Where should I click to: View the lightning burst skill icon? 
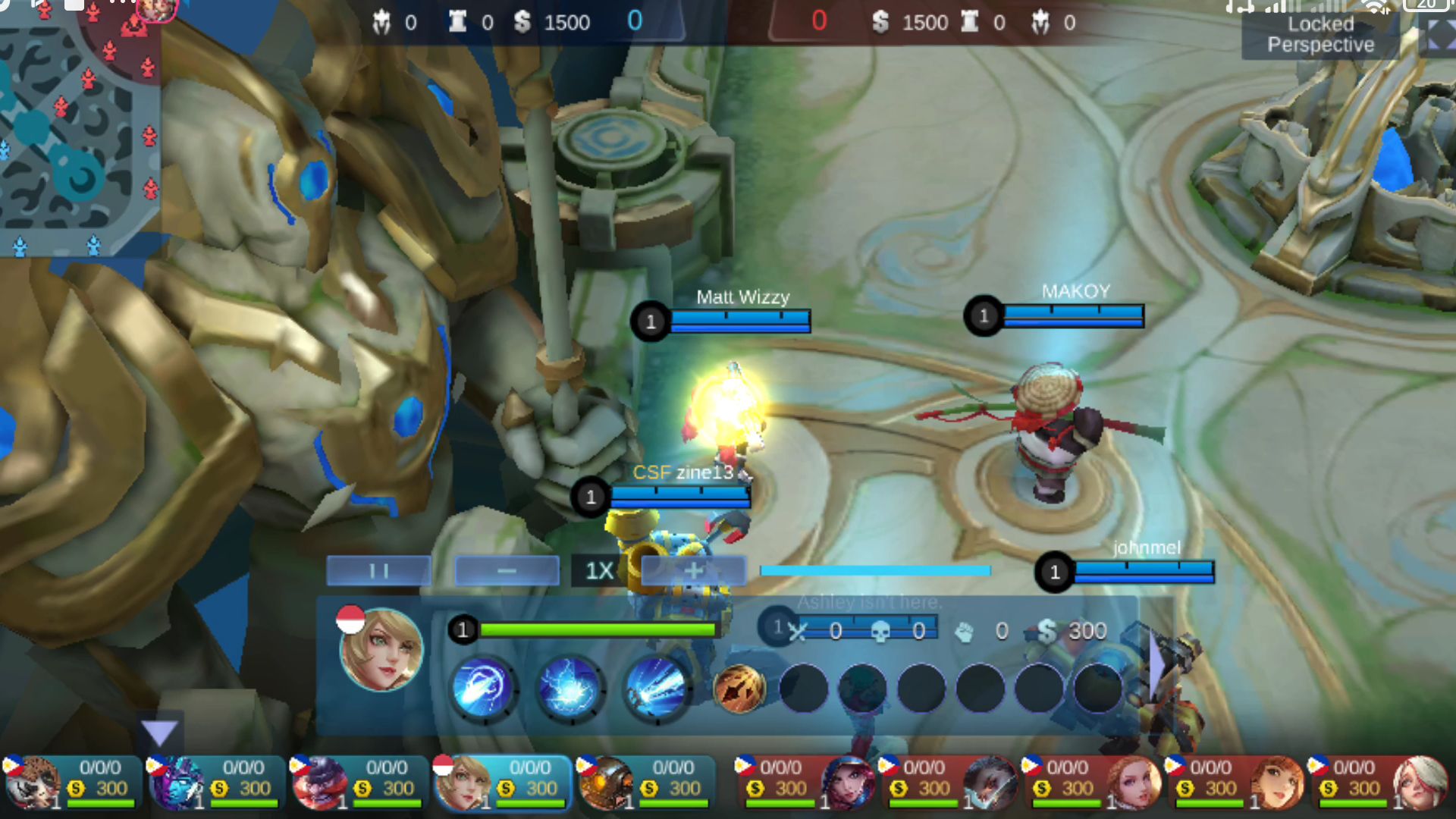[570, 688]
